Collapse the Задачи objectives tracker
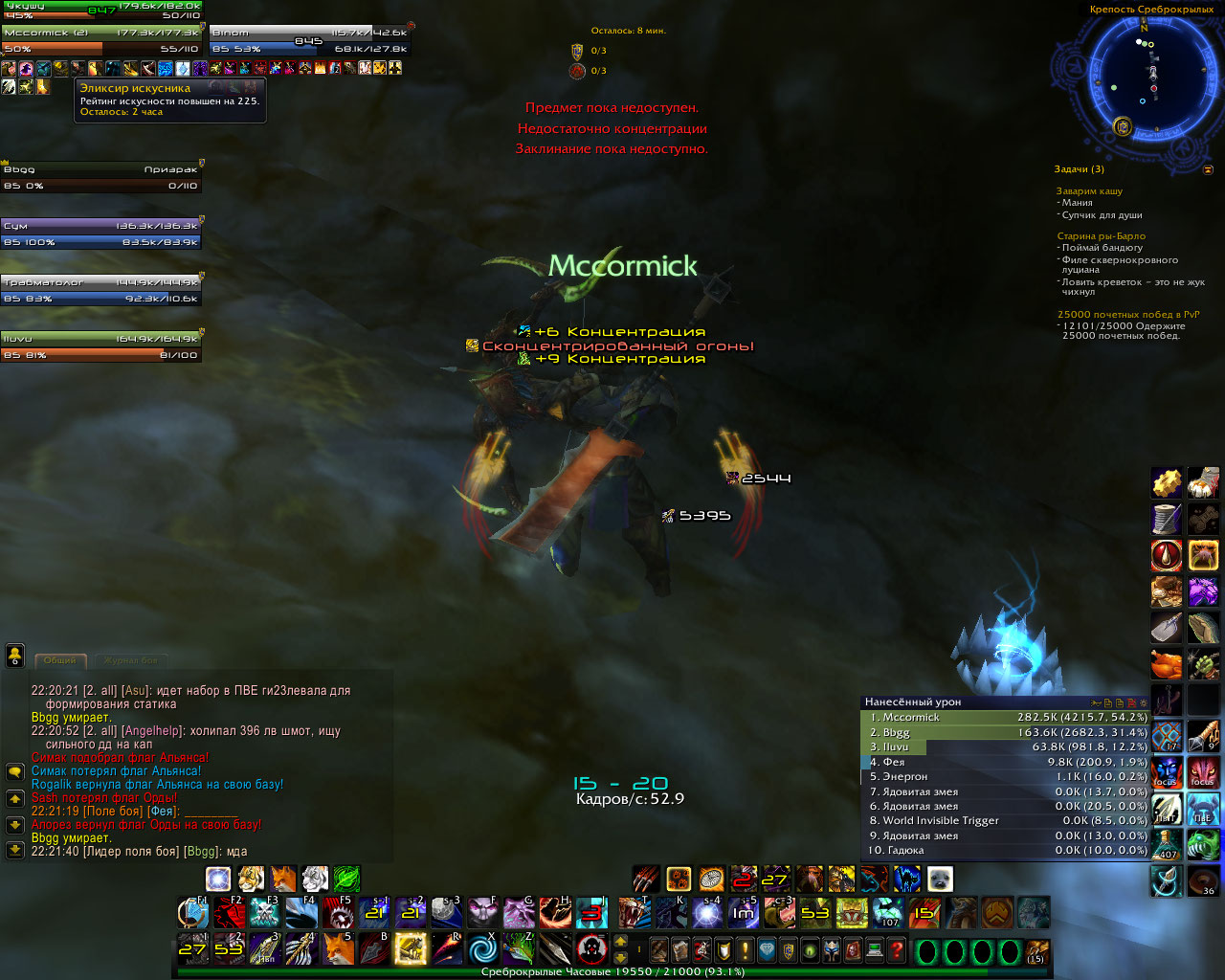The image size is (1225, 980). [x=1208, y=169]
